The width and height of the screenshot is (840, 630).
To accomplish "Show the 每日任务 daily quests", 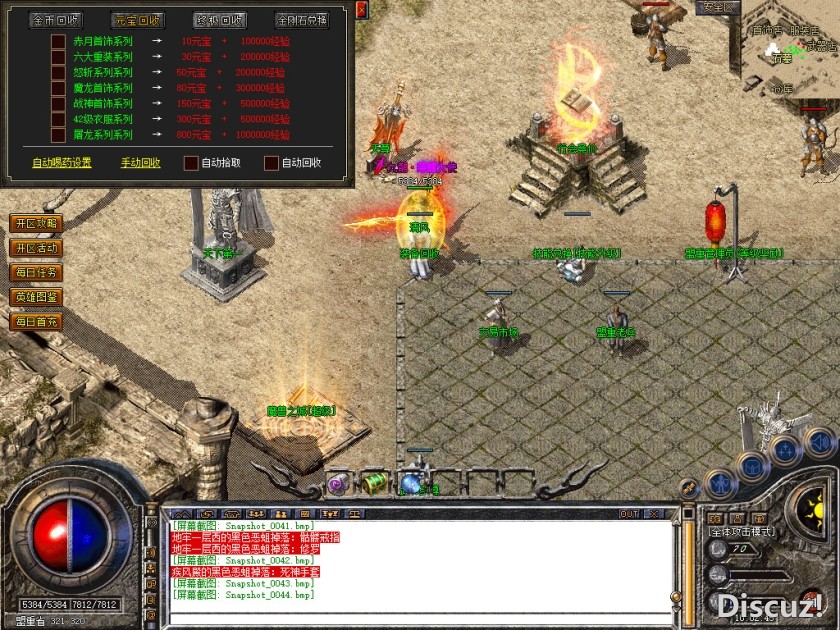I will [x=35, y=272].
